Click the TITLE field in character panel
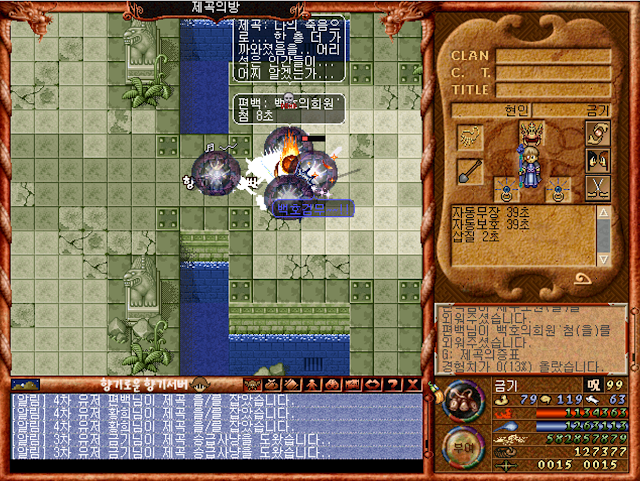The height and width of the screenshot is (481, 640). [x=553, y=88]
